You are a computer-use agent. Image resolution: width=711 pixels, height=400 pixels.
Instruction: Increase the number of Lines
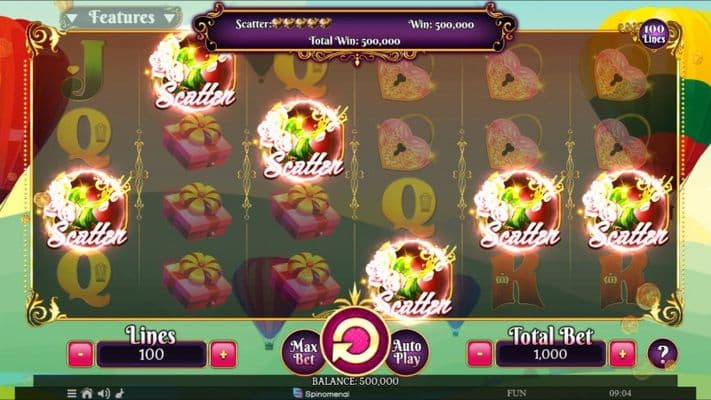point(223,354)
